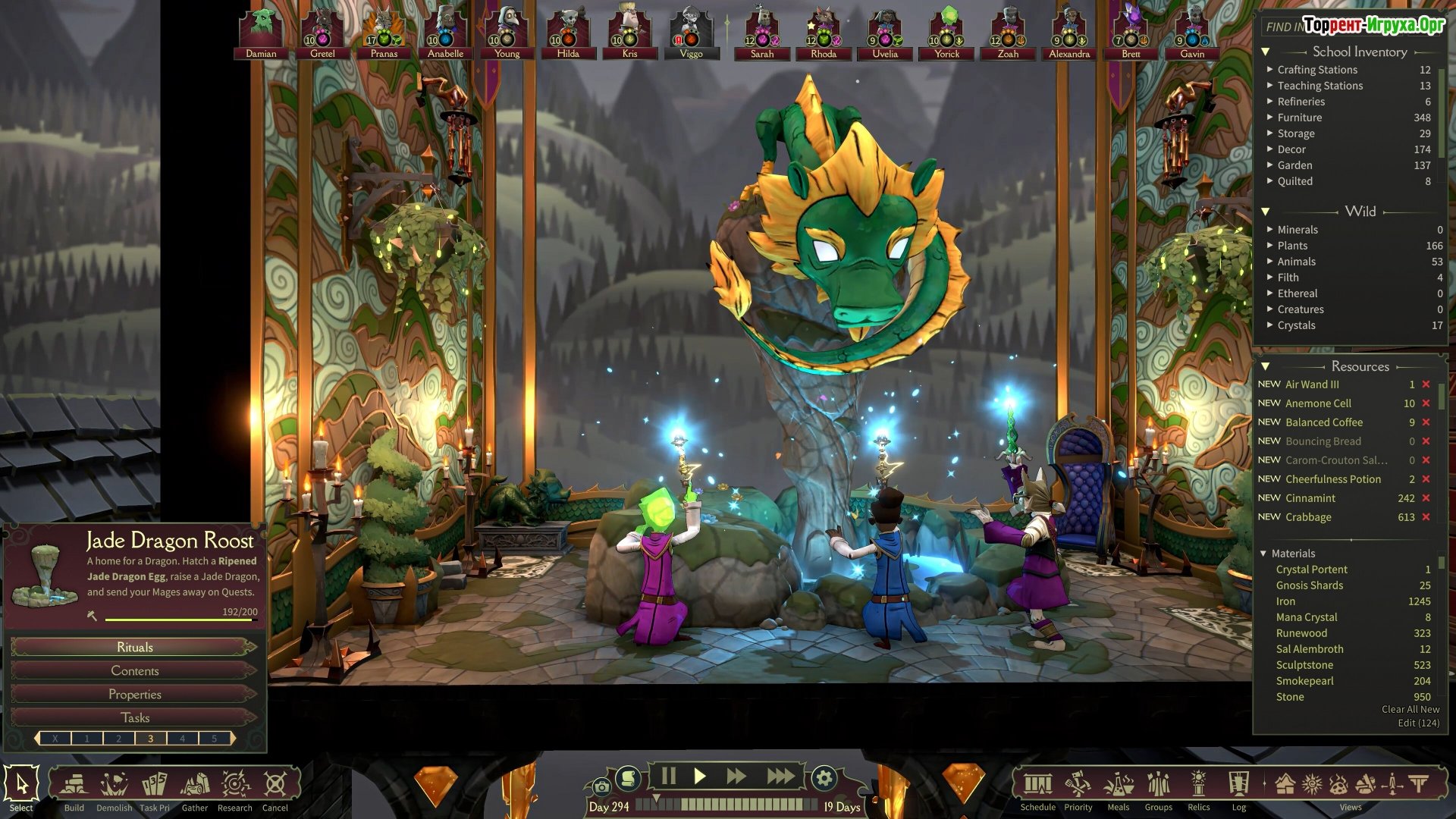This screenshot has height=819, width=1456.
Task: Show the Contents of the roost
Action: click(x=134, y=670)
